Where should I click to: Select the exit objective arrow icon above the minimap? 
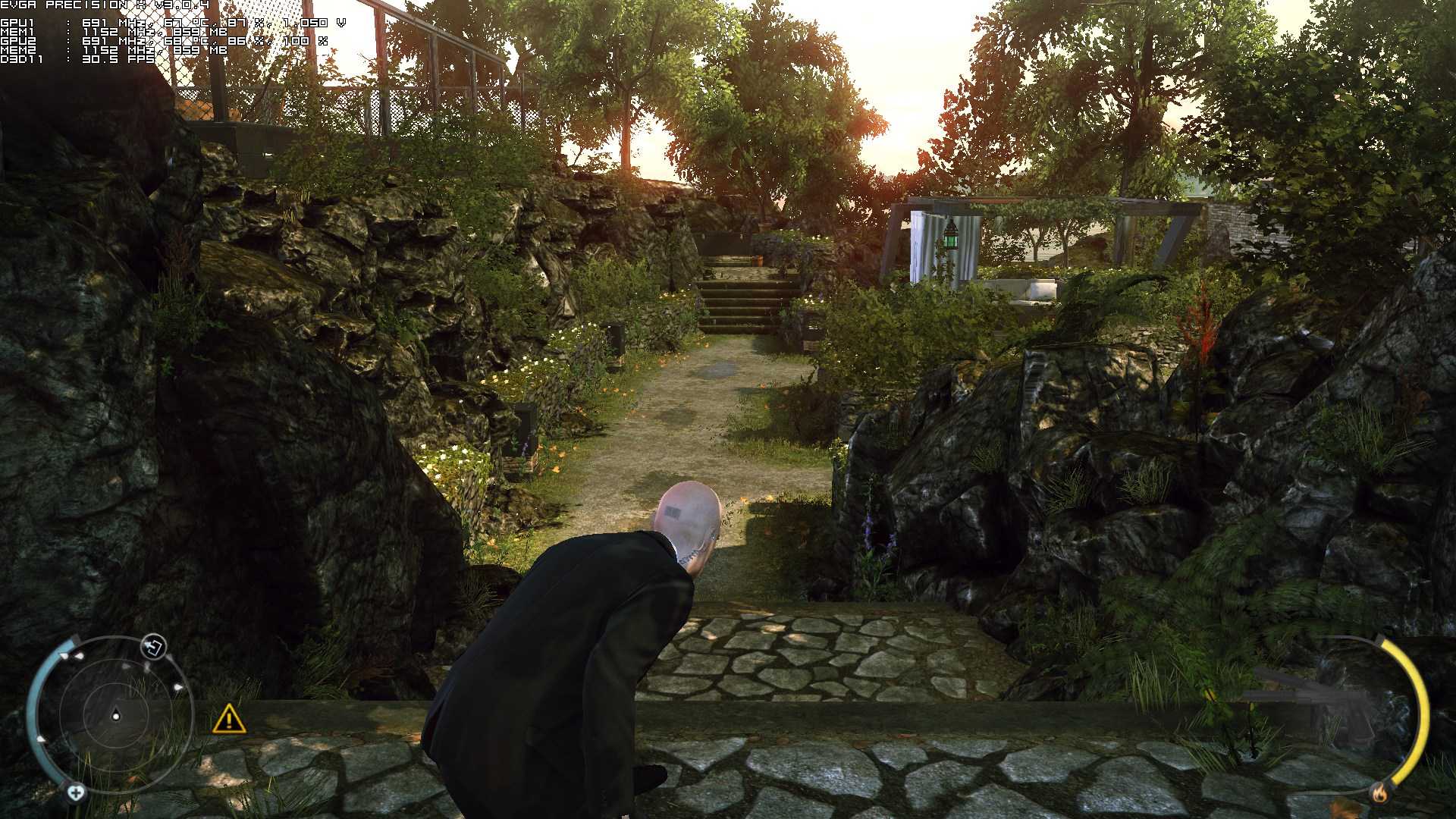[152, 648]
